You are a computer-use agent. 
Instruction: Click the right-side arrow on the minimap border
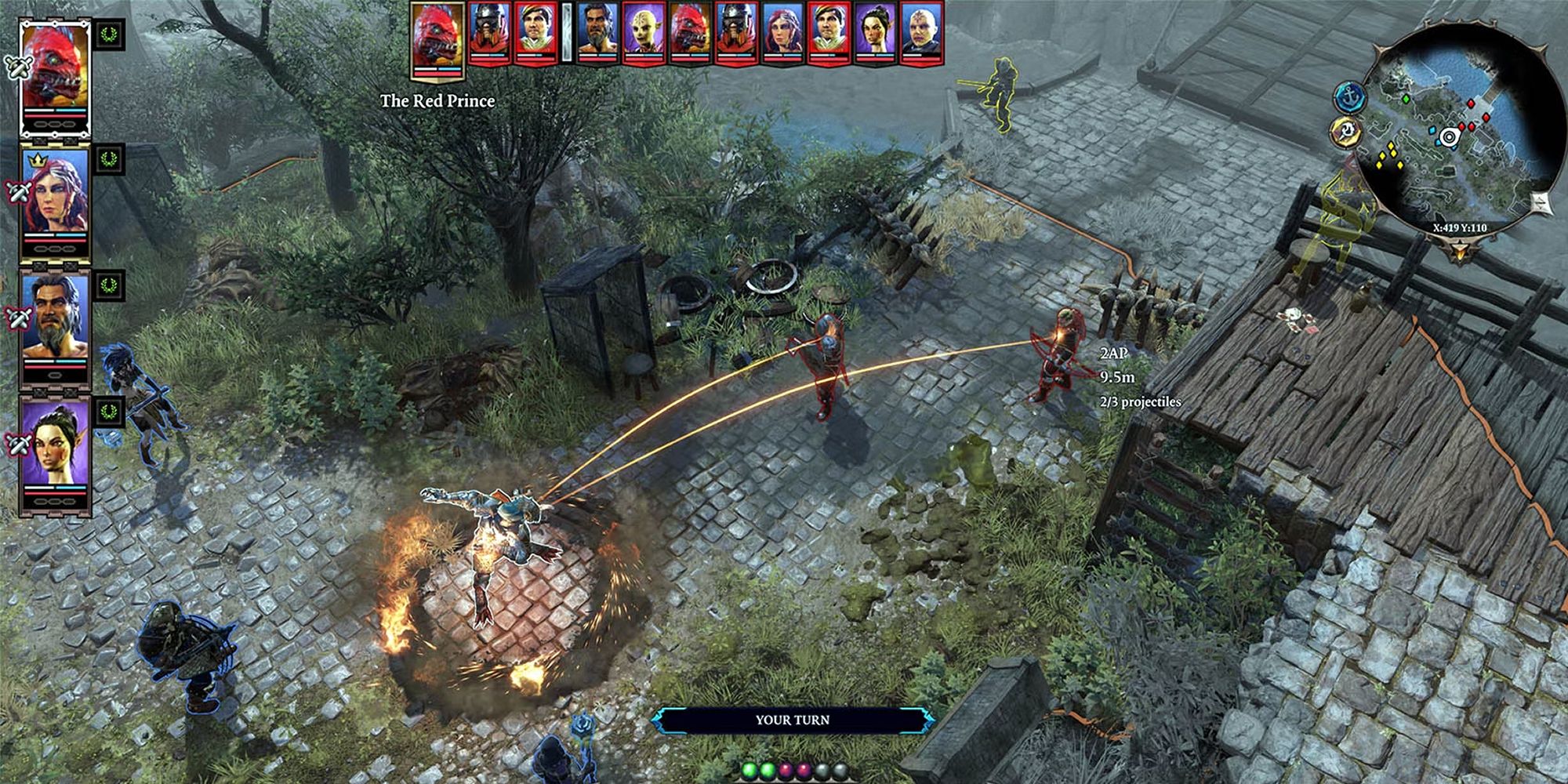1540,201
